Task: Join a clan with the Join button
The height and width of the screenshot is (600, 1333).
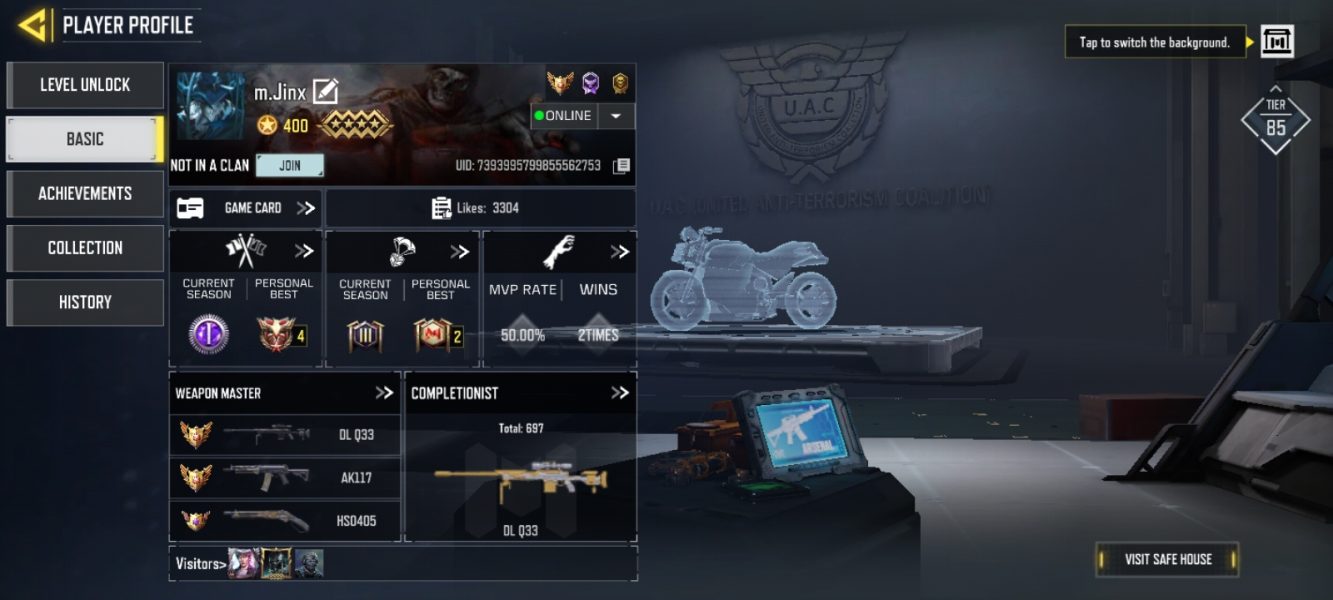Action: click(x=290, y=165)
